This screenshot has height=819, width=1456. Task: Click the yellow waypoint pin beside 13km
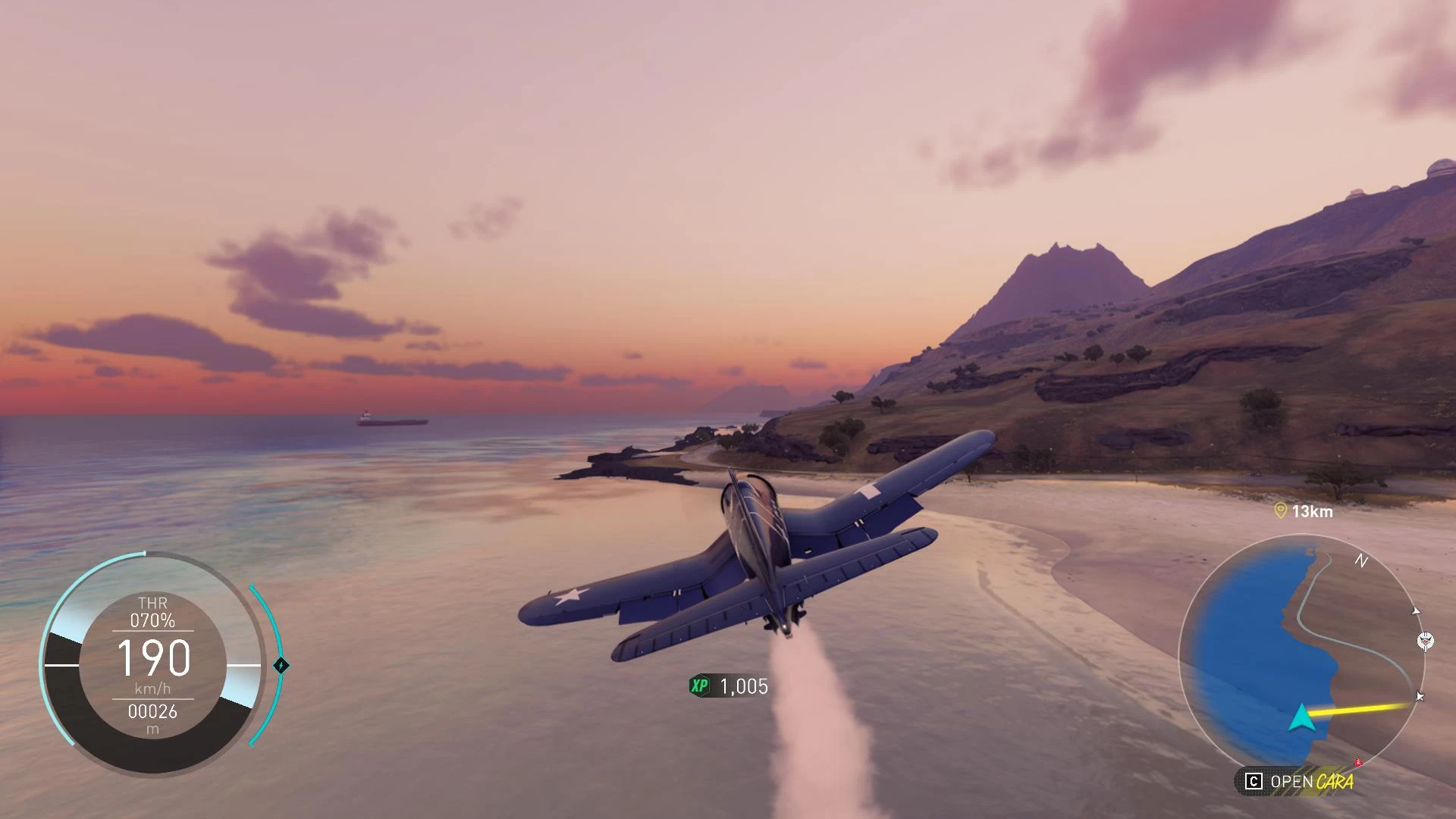1281,511
